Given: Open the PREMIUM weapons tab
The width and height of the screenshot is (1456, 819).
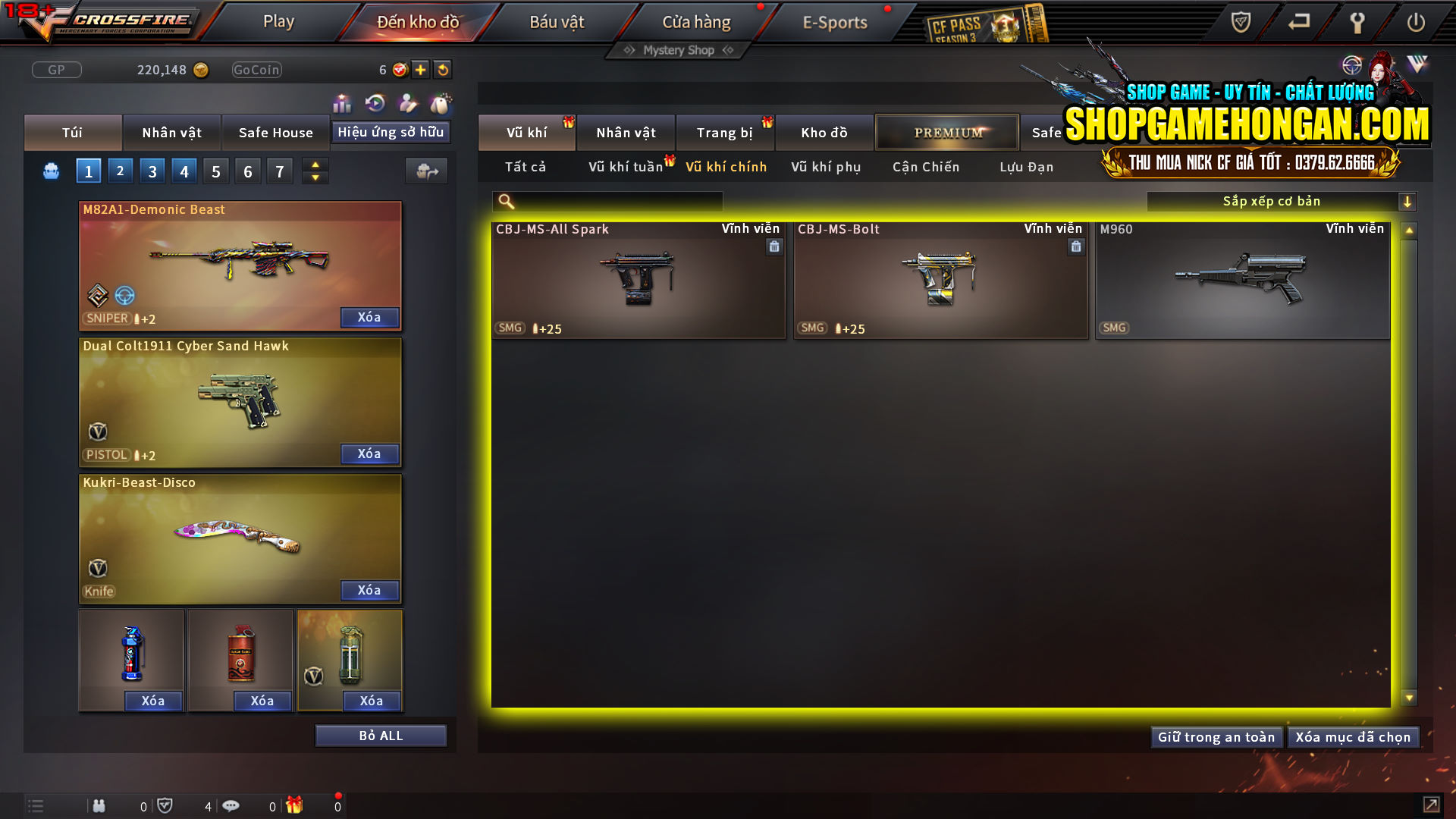Looking at the screenshot, I should [x=946, y=132].
